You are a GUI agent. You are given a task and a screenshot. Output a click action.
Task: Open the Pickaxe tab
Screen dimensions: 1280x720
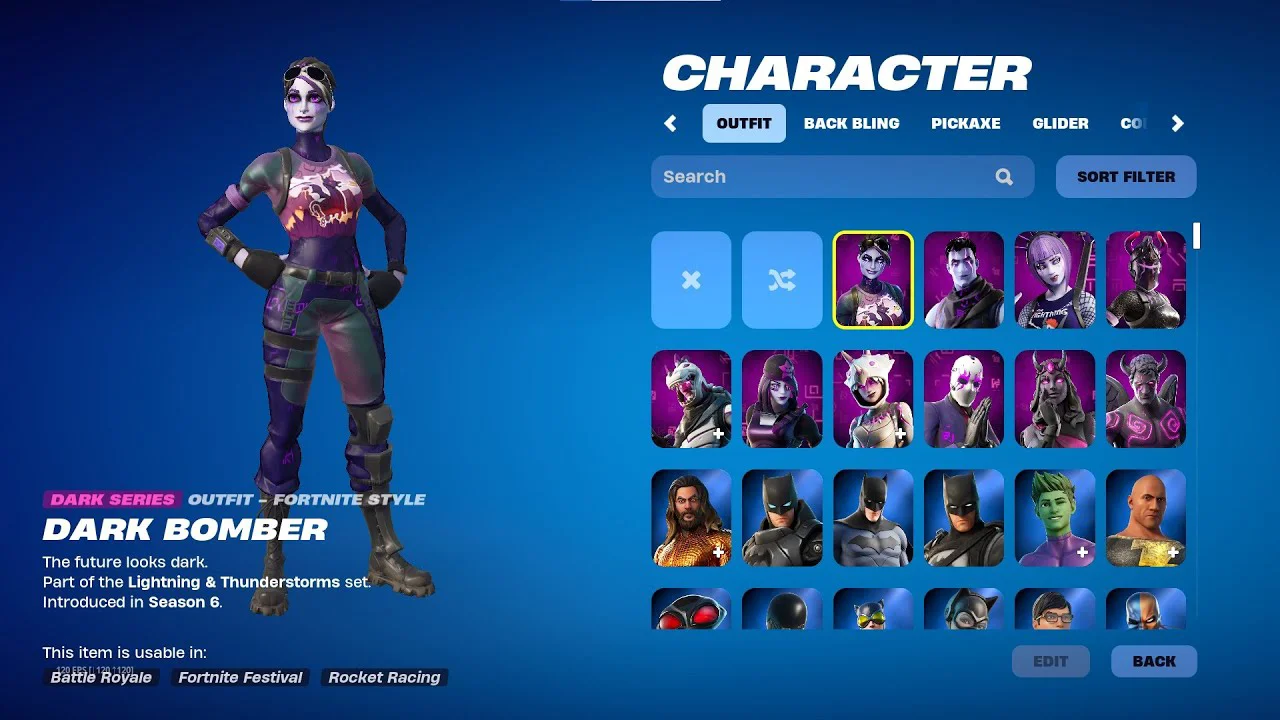click(x=965, y=124)
